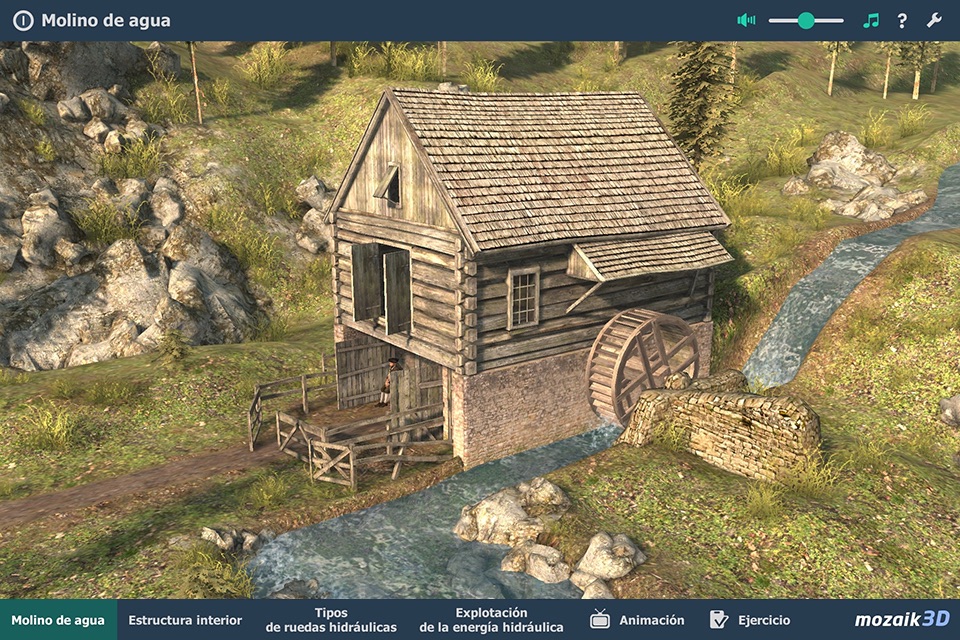Toggle the background music note icon
This screenshot has width=960, height=640.
click(871, 20)
